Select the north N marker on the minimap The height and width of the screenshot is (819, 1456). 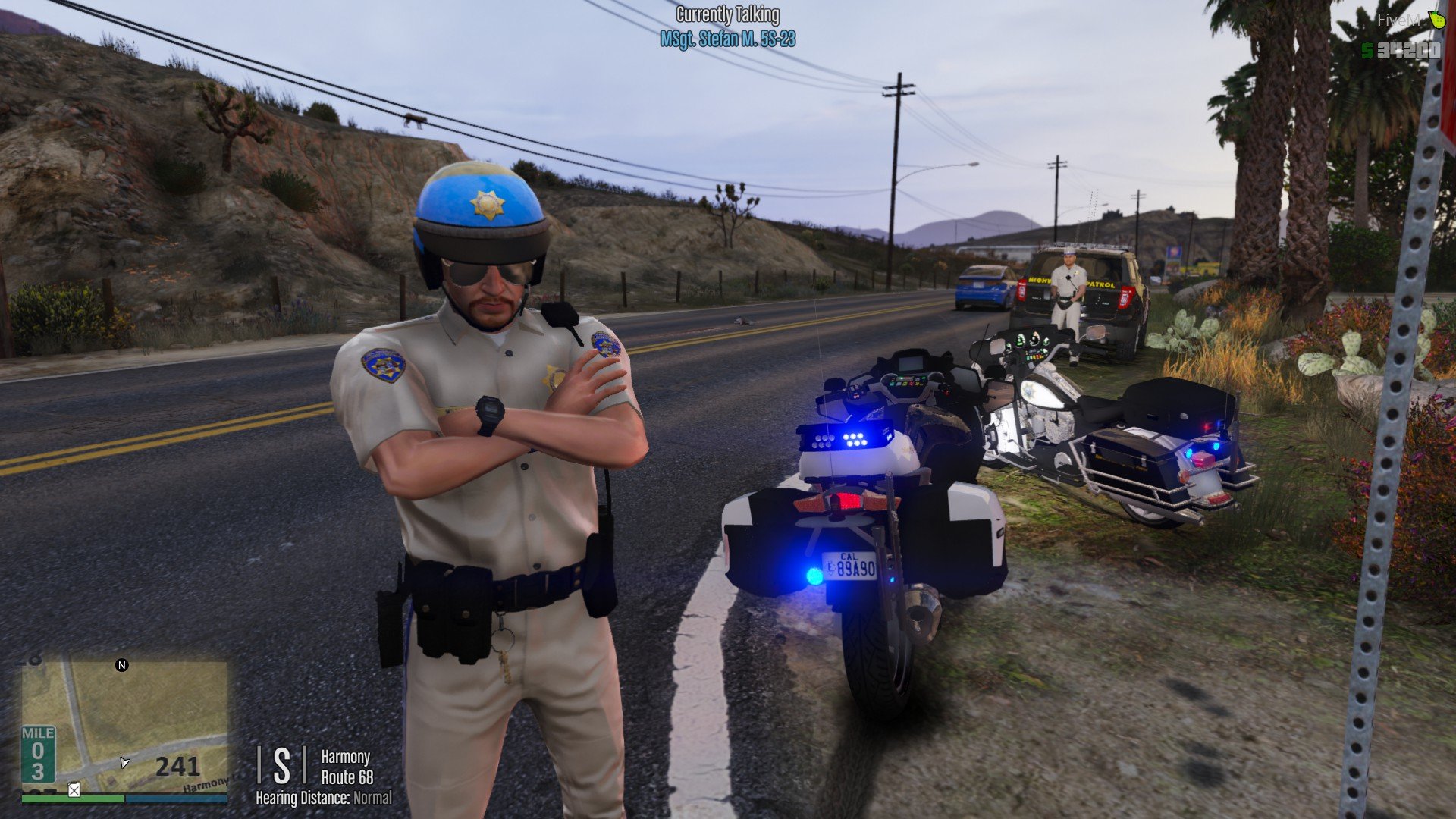(121, 665)
